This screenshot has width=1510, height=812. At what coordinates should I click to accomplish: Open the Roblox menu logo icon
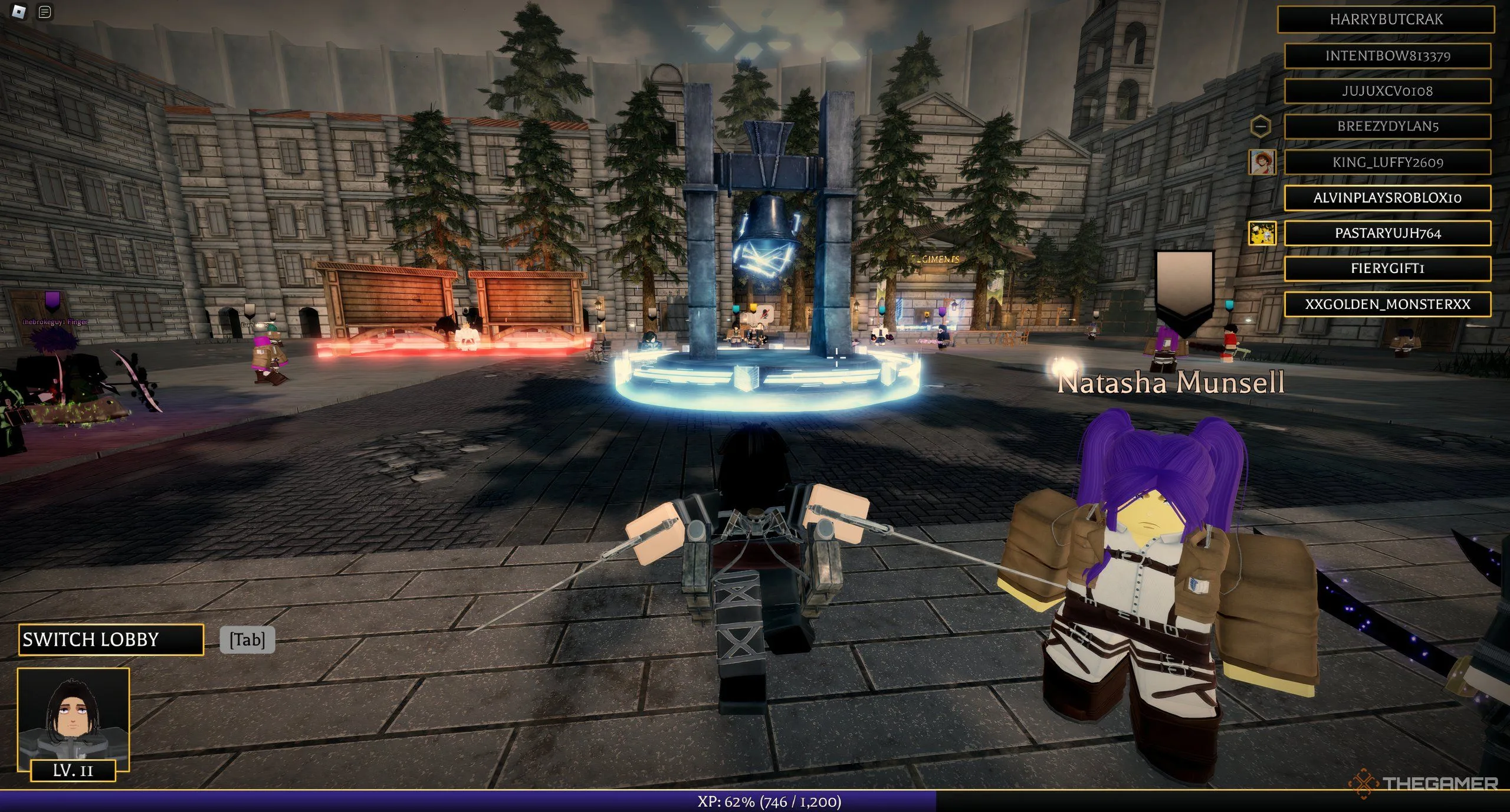point(19,11)
